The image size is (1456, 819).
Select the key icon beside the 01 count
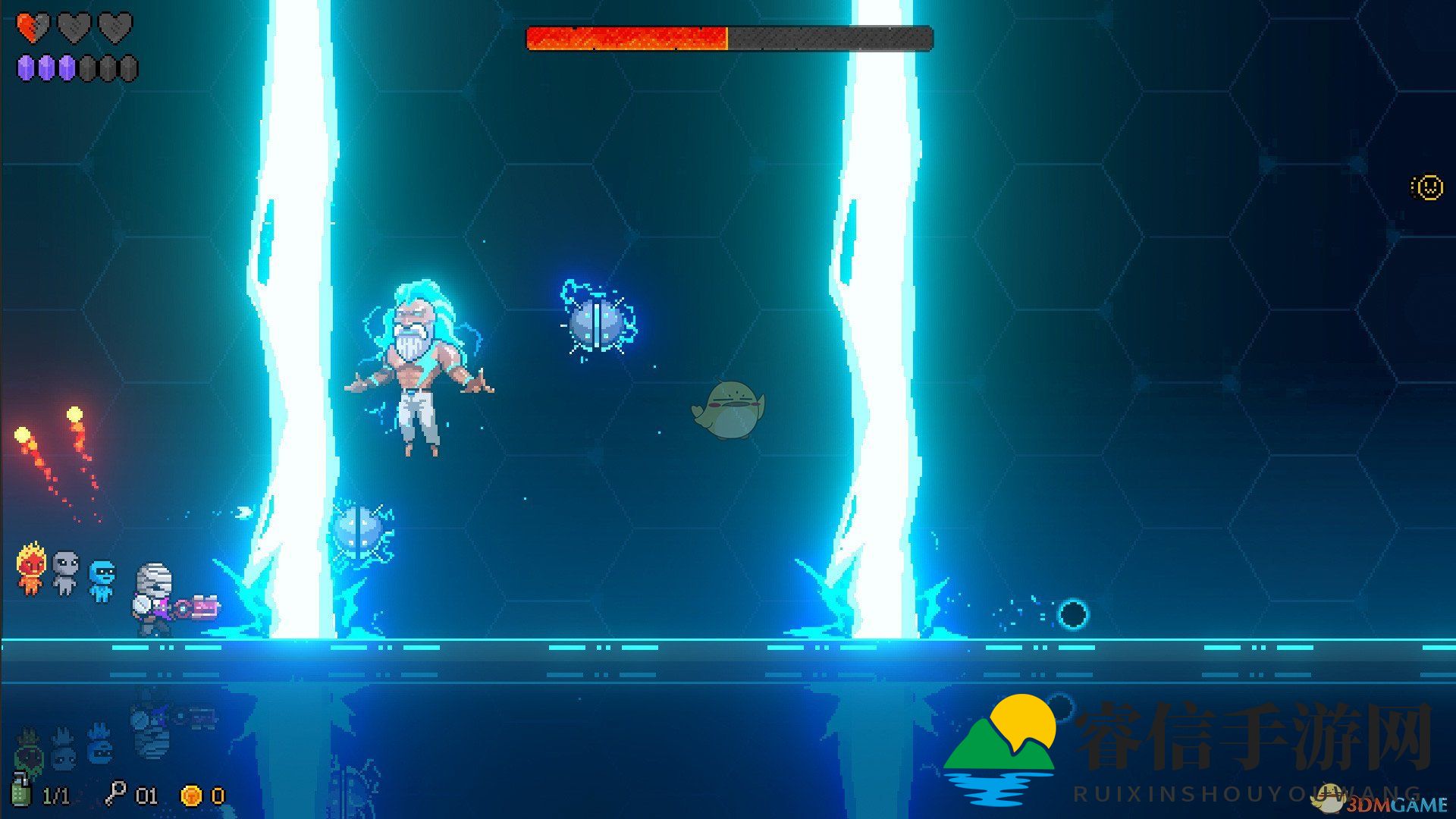[115, 793]
